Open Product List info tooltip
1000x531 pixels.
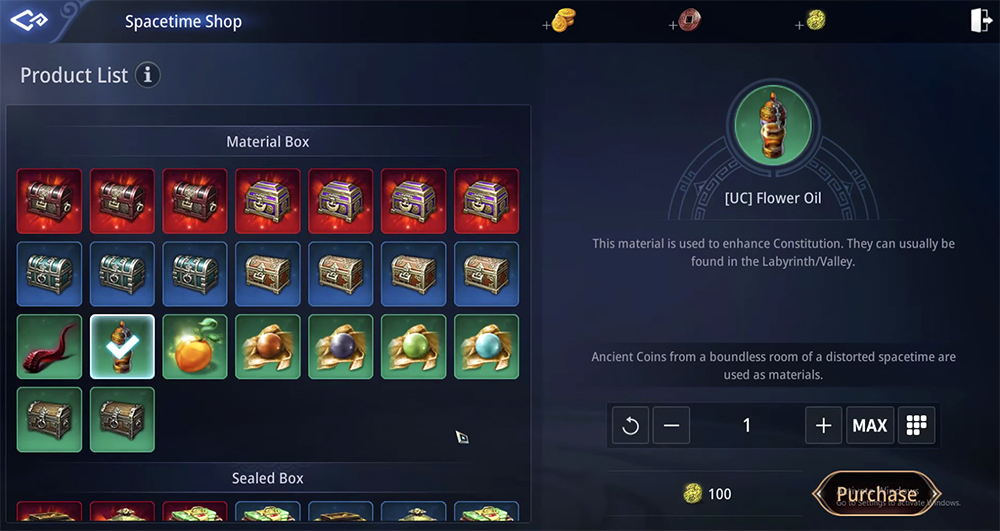[148, 75]
